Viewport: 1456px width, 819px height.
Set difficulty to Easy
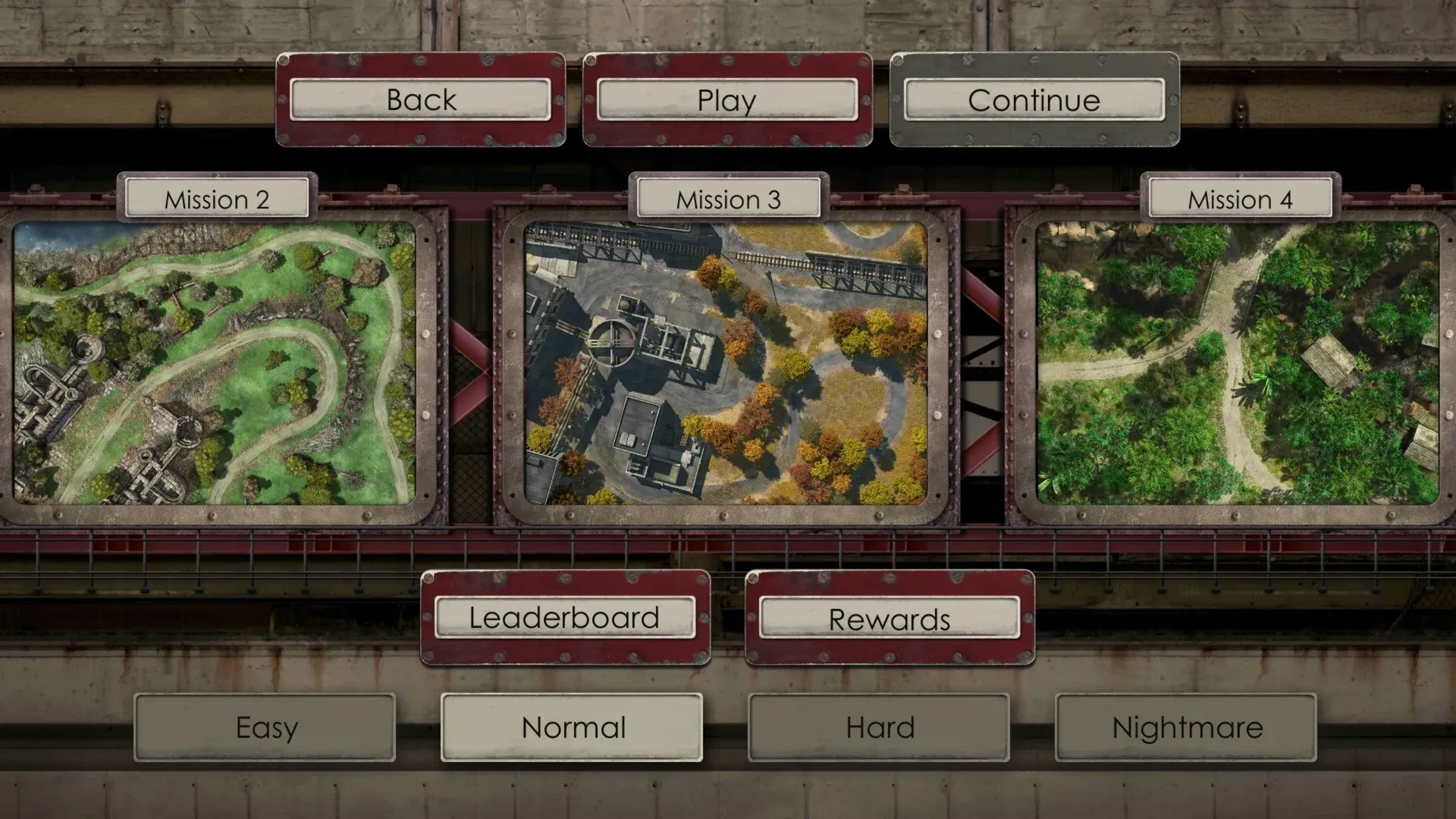[x=265, y=728]
